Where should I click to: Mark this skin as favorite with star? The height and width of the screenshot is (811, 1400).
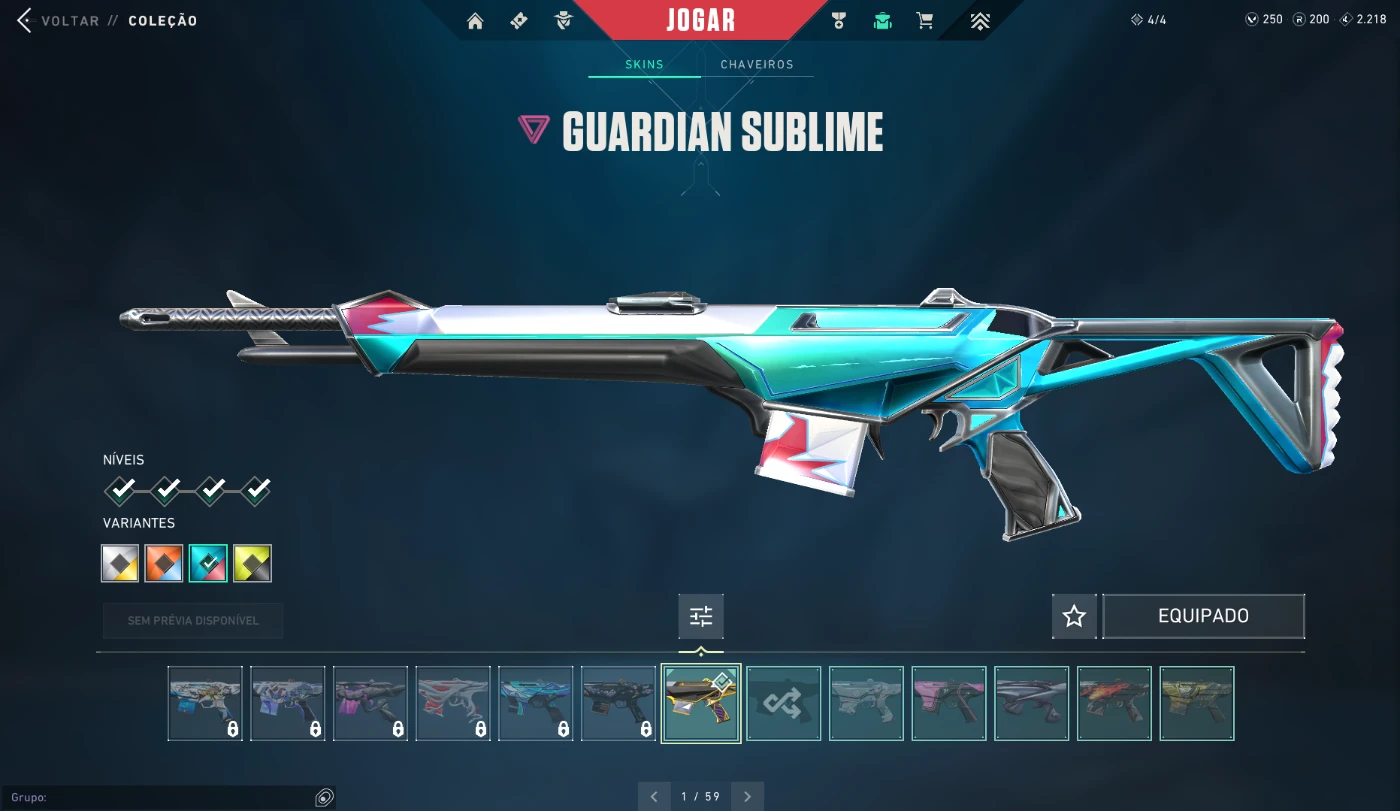tap(1074, 616)
